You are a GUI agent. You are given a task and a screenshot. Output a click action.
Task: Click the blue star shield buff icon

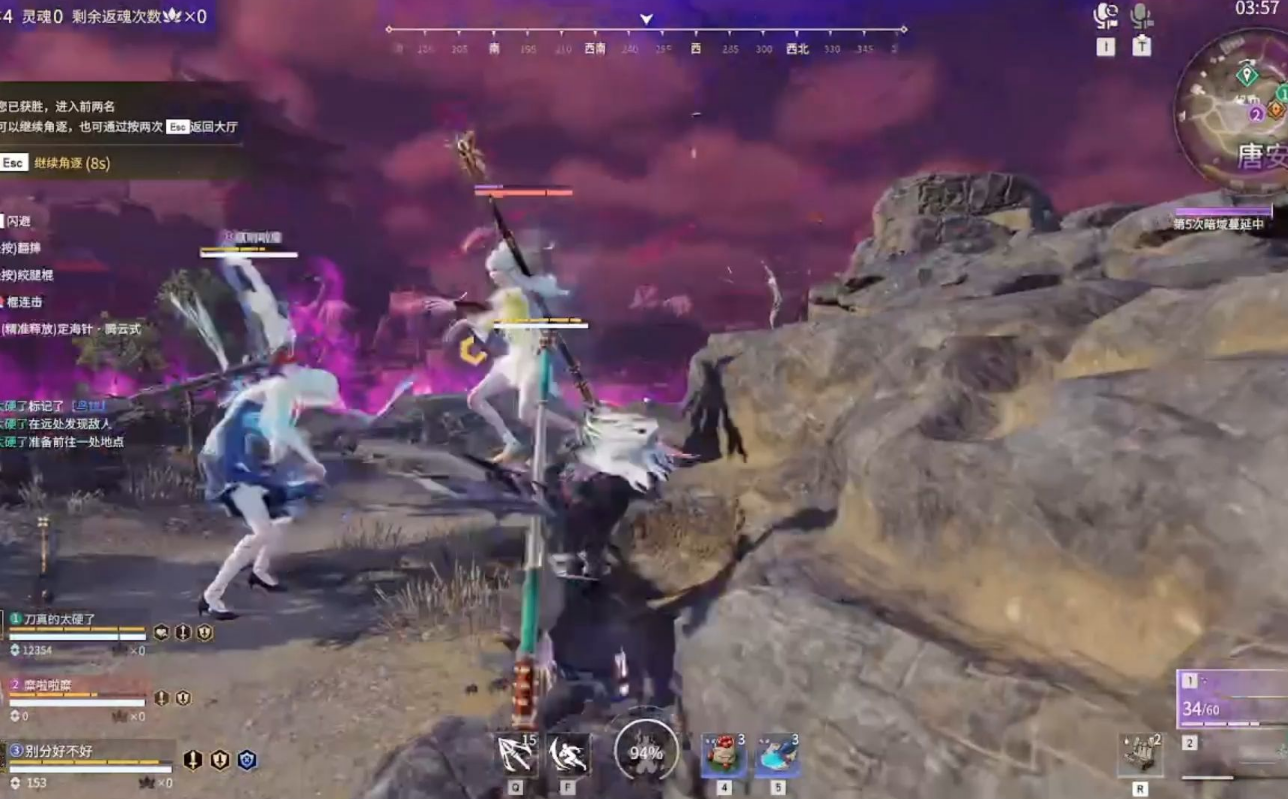(x=247, y=760)
